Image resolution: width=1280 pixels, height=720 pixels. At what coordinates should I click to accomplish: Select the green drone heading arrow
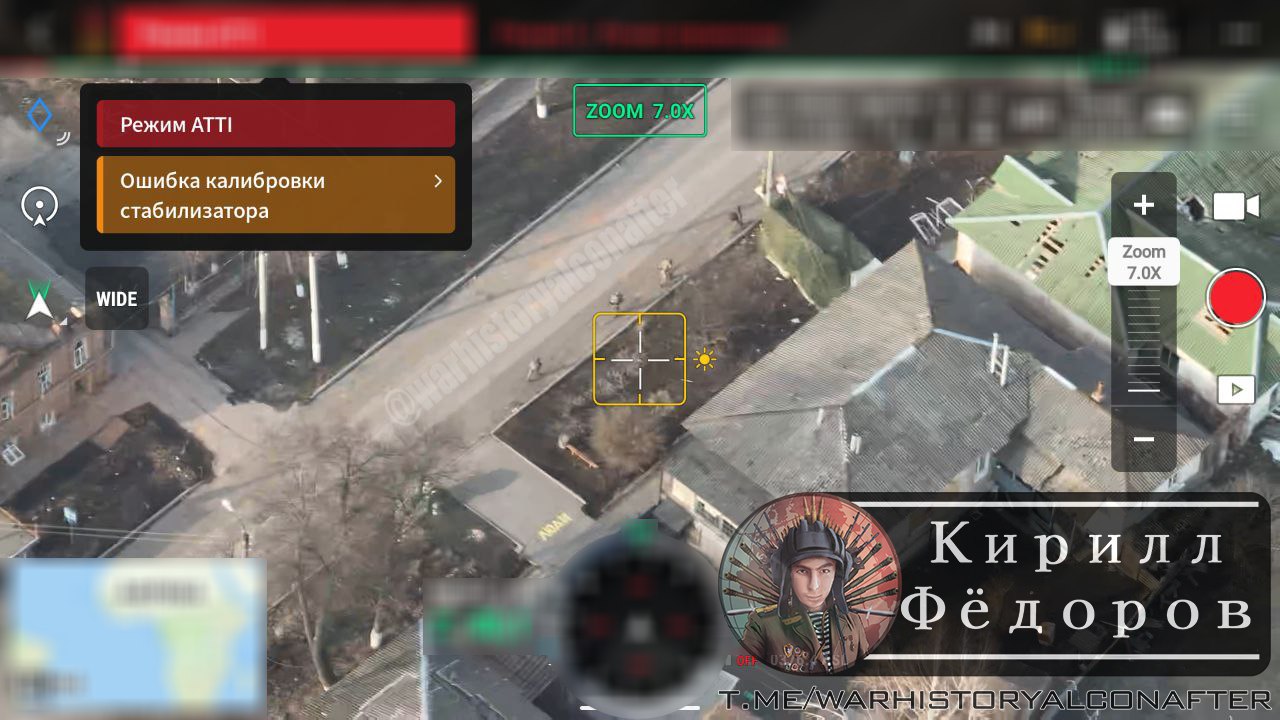[x=40, y=300]
